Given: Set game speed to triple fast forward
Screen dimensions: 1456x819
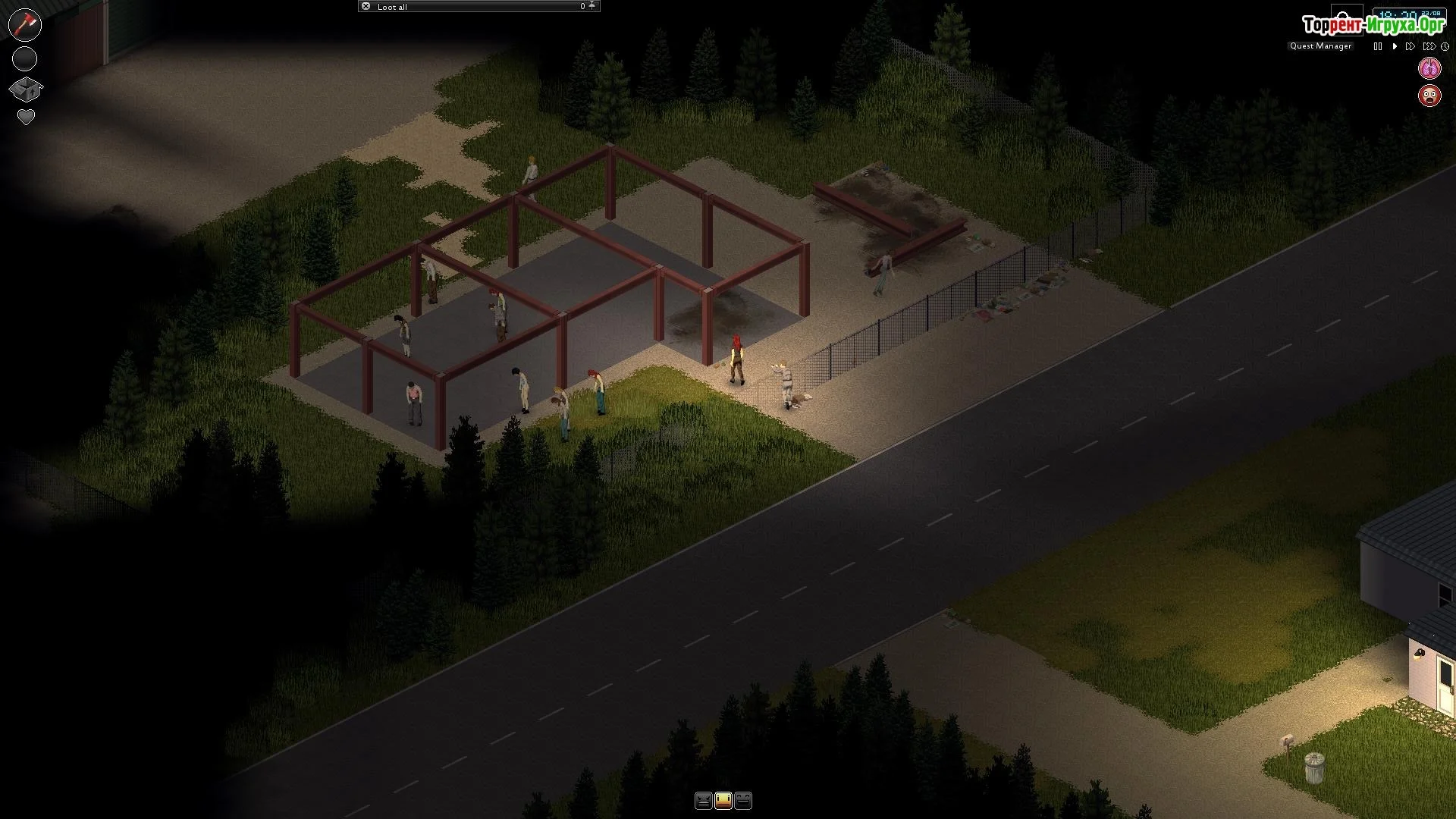Looking at the screenshot, I should (1429, 46).
